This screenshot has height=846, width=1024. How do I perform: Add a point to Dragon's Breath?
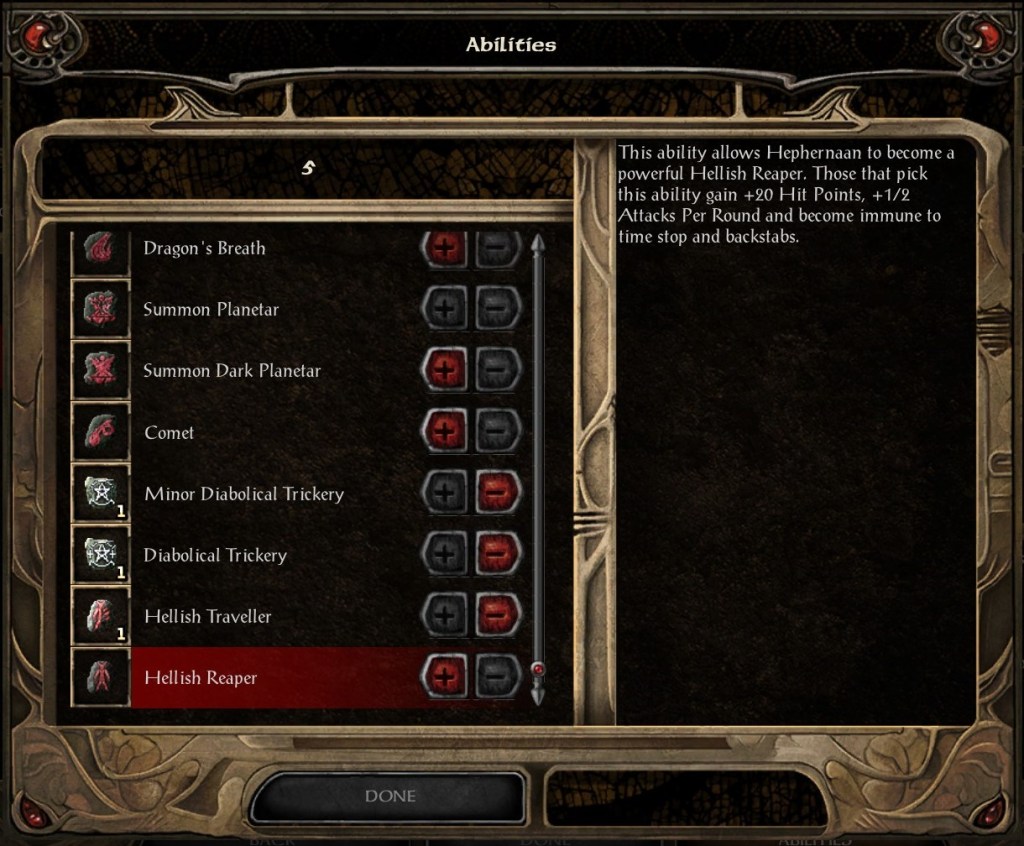446,248
